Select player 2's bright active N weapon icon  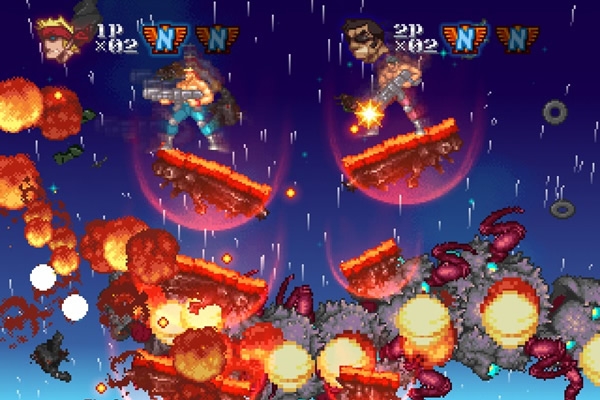463,38
